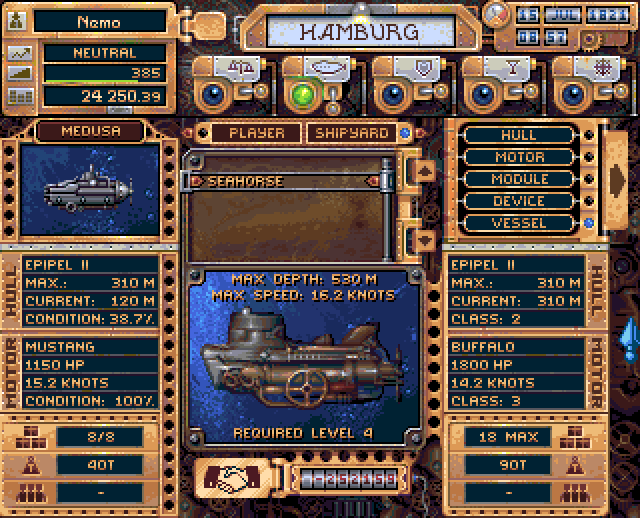This screenshot has height=518, width=640.
Task: Select the Vessel category
Action: 520,223
